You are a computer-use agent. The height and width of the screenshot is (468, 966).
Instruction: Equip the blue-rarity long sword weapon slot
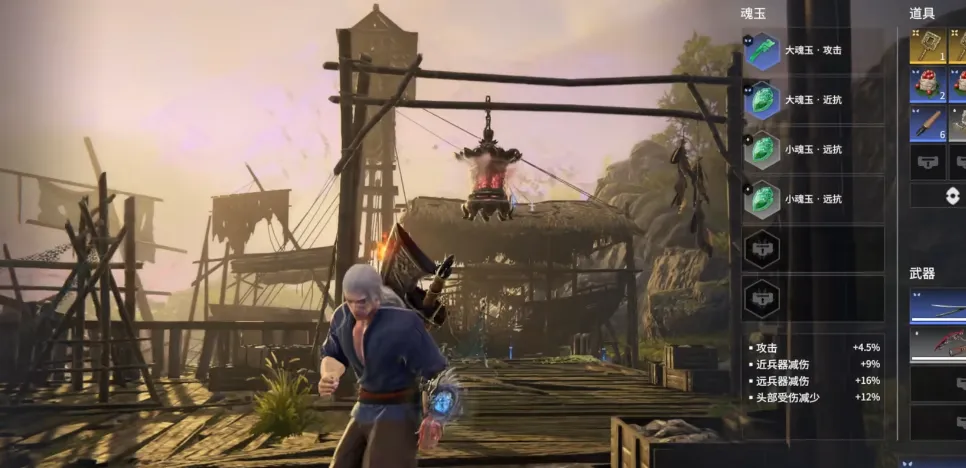pos(938,305)
